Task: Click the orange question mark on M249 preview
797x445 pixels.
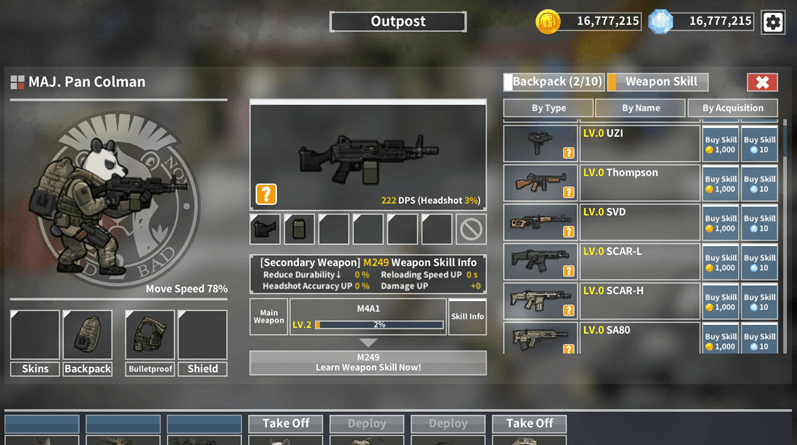Action: (x=266, y=193)
